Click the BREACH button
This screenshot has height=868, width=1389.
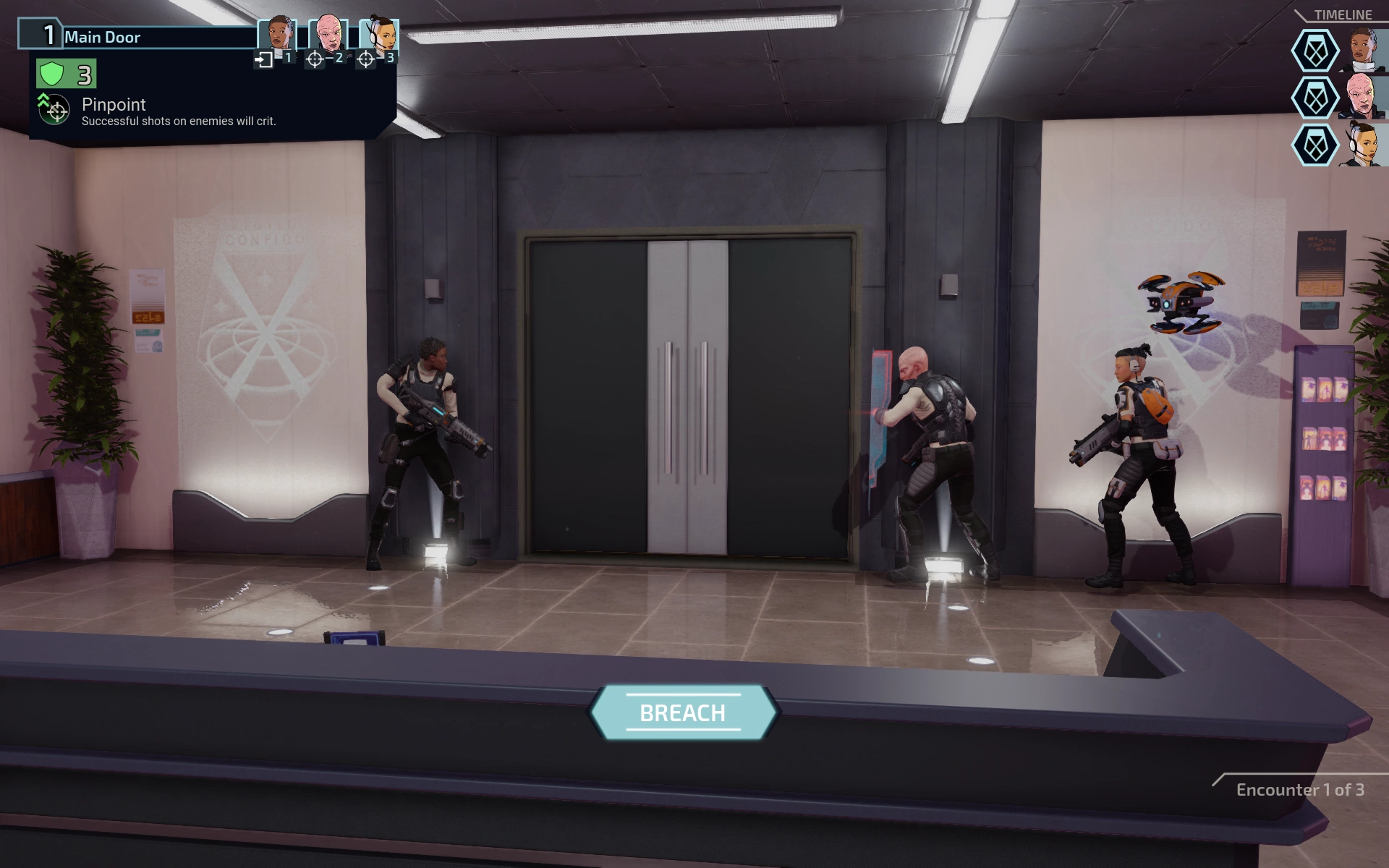coord(683,712)
